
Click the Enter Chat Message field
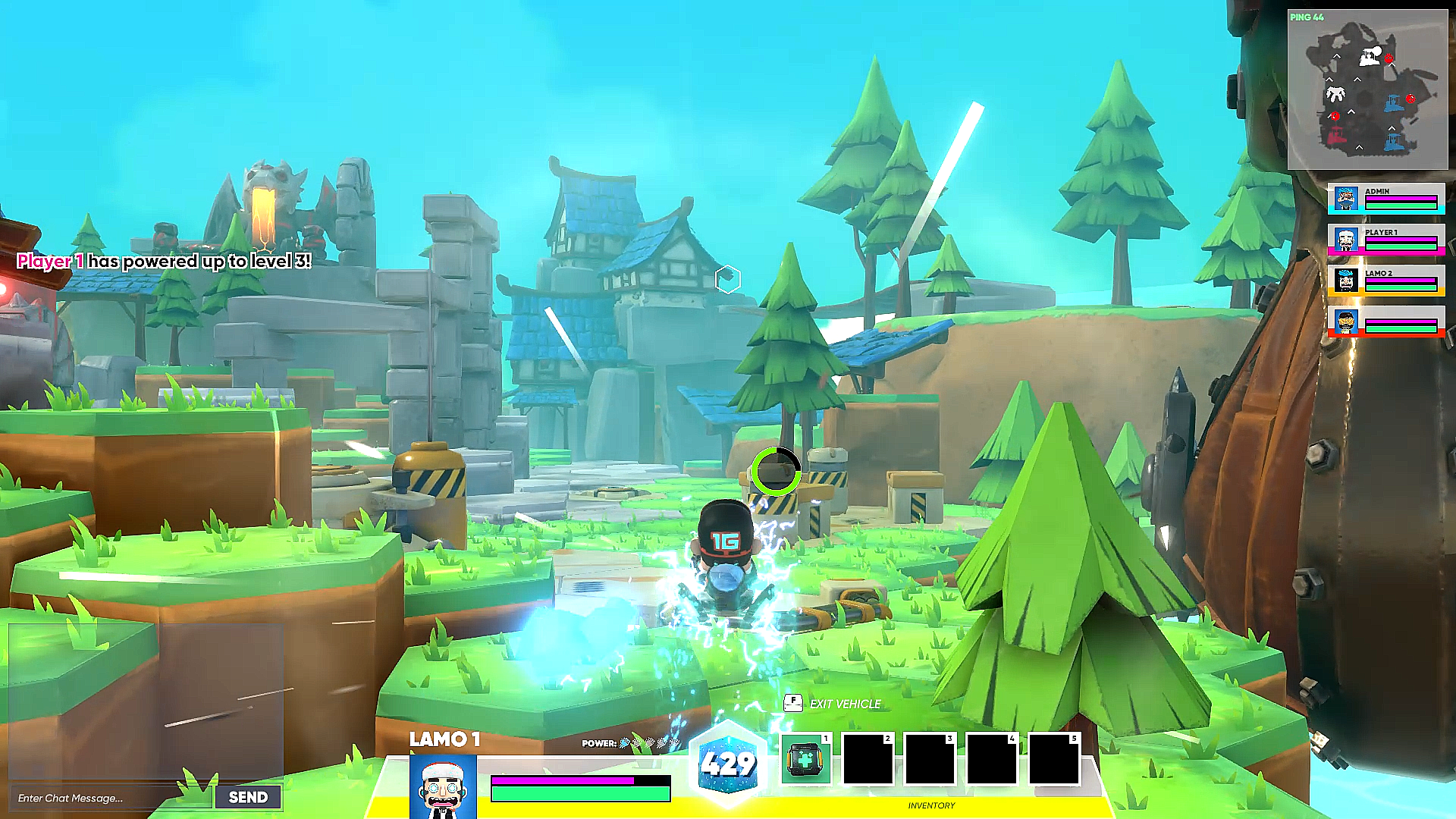point(106,797)
